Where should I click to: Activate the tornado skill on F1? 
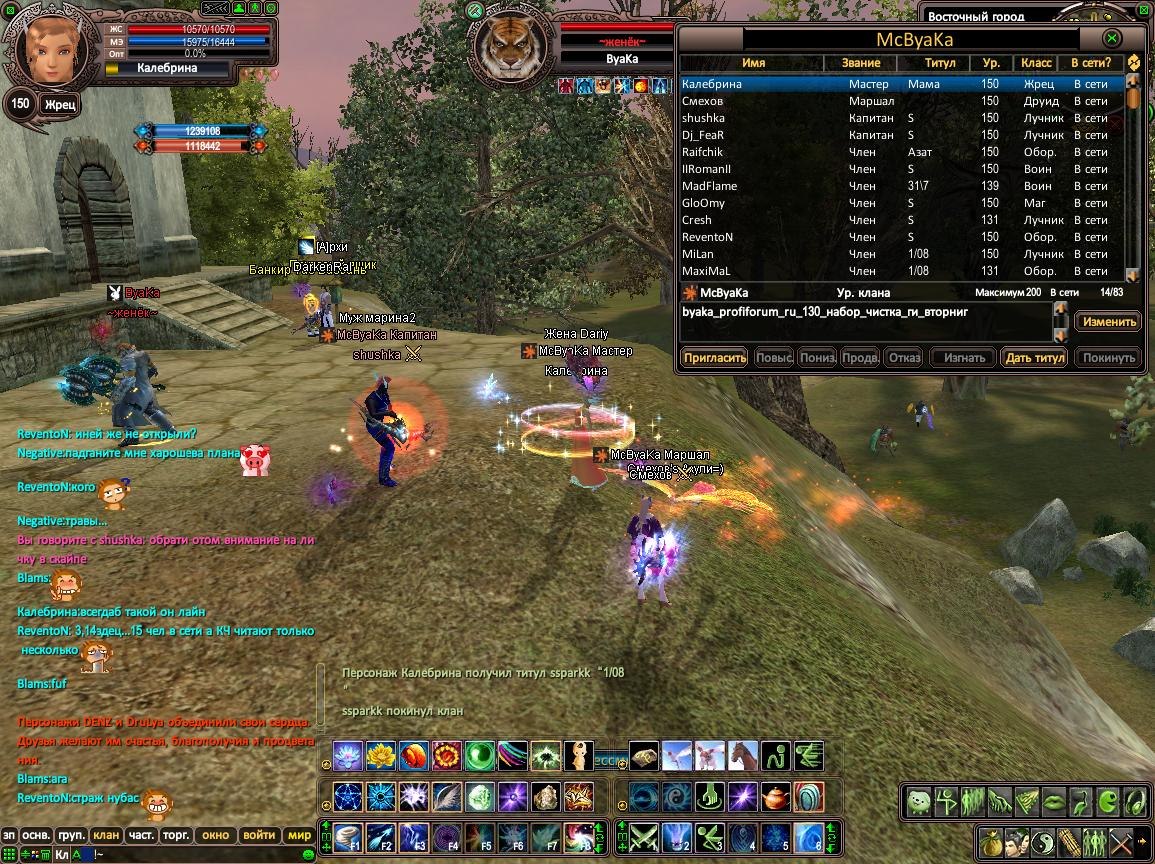(349, 835)
